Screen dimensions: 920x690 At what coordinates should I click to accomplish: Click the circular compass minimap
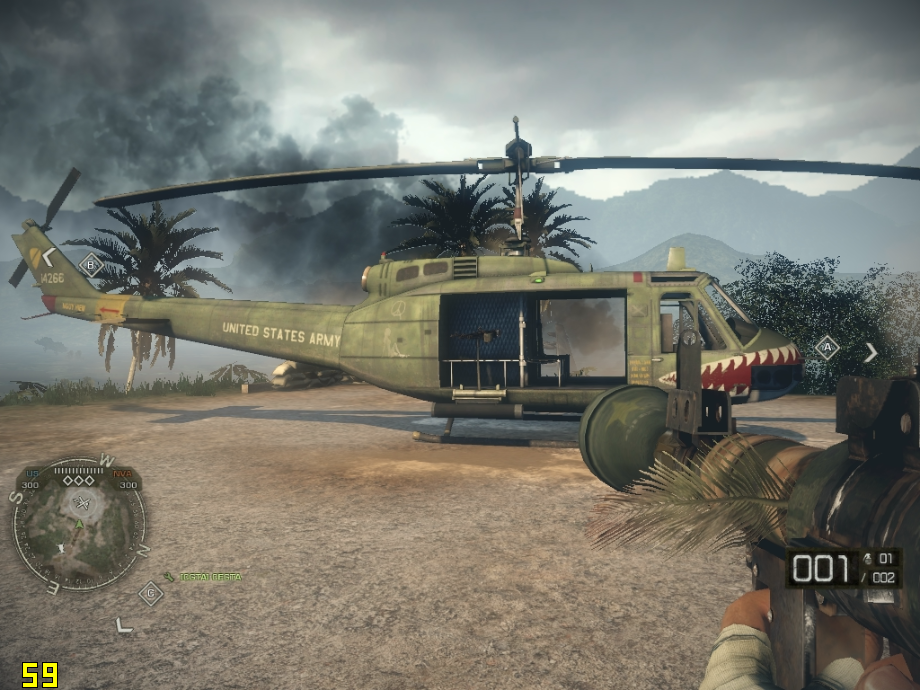78,523
